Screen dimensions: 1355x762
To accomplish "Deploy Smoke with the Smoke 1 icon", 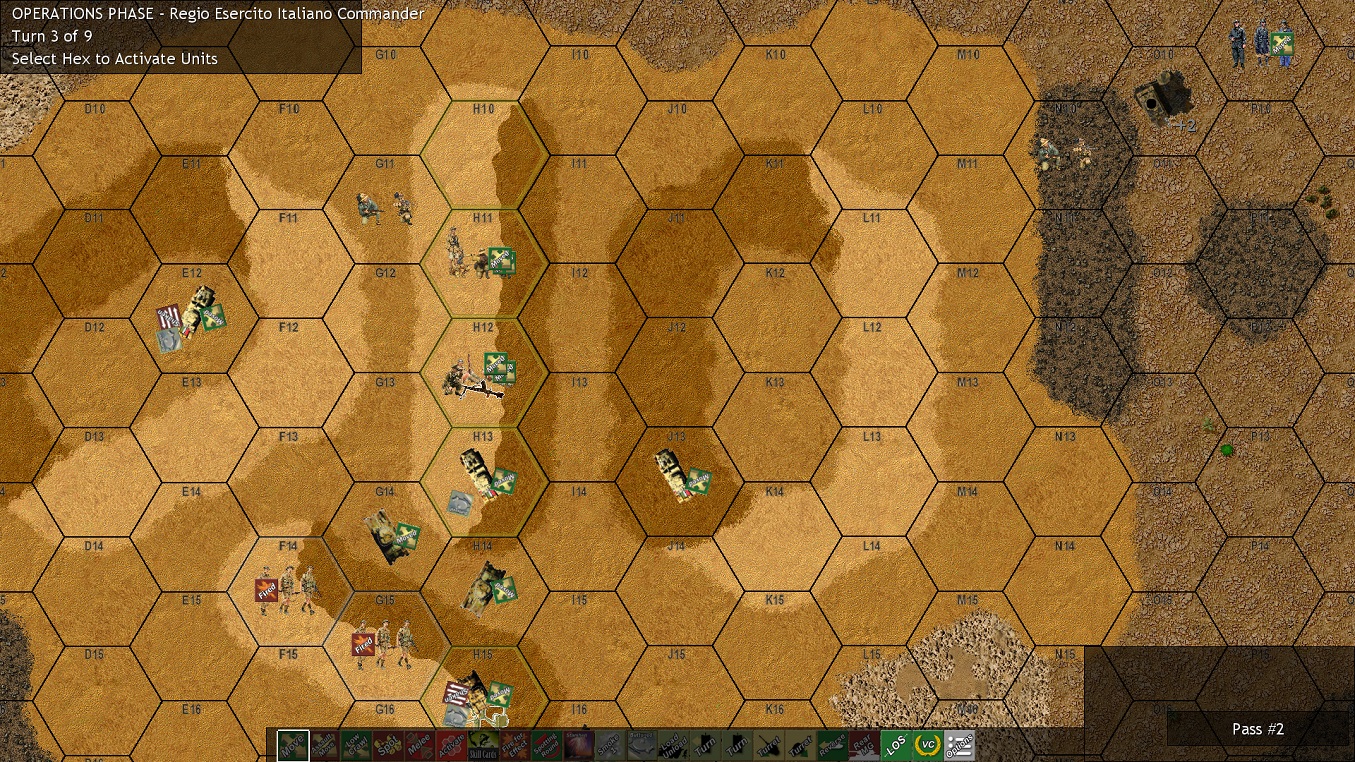I will tap(610, 744).
